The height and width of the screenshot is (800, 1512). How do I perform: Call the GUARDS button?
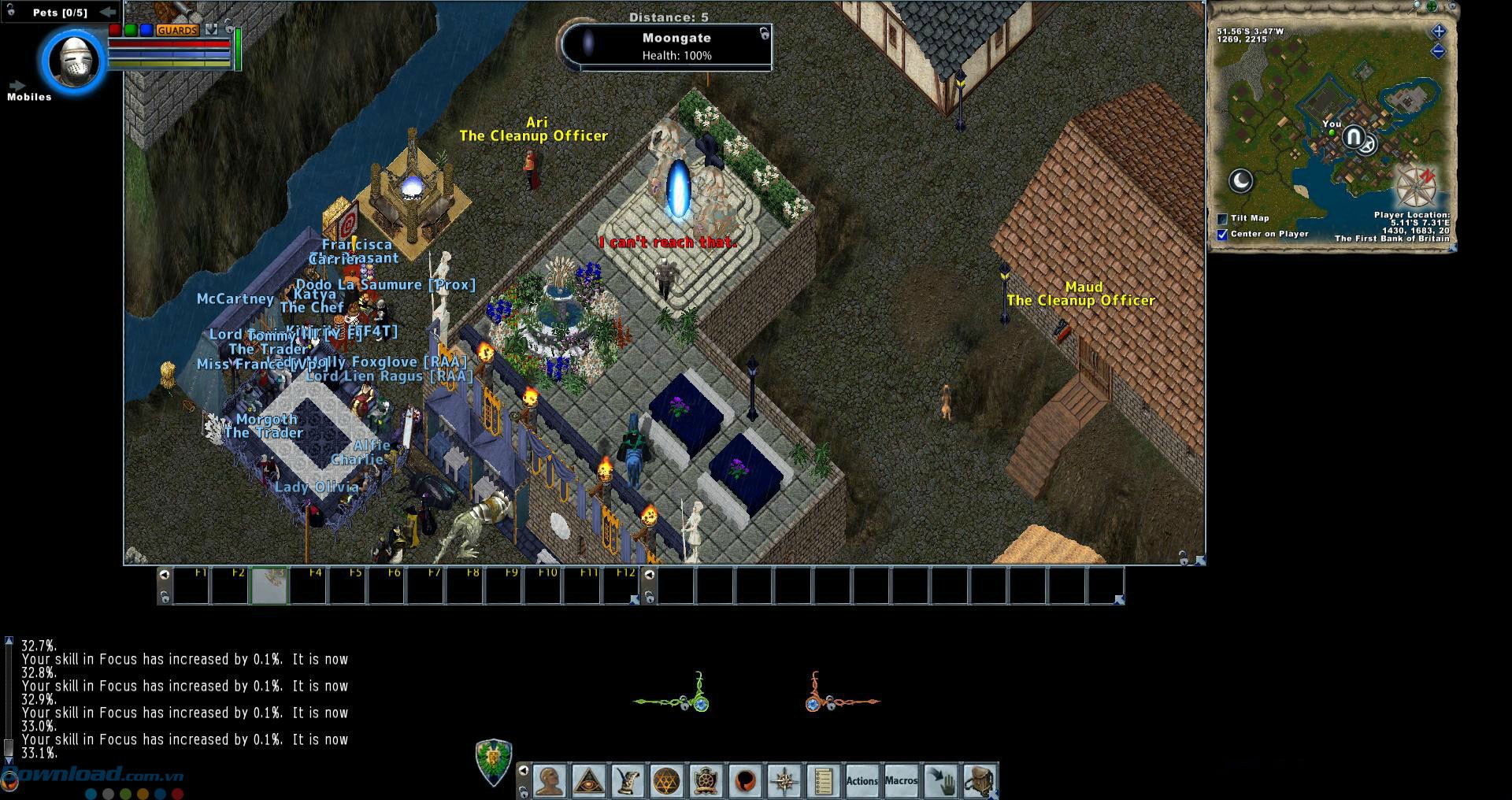tap(177, 30)
